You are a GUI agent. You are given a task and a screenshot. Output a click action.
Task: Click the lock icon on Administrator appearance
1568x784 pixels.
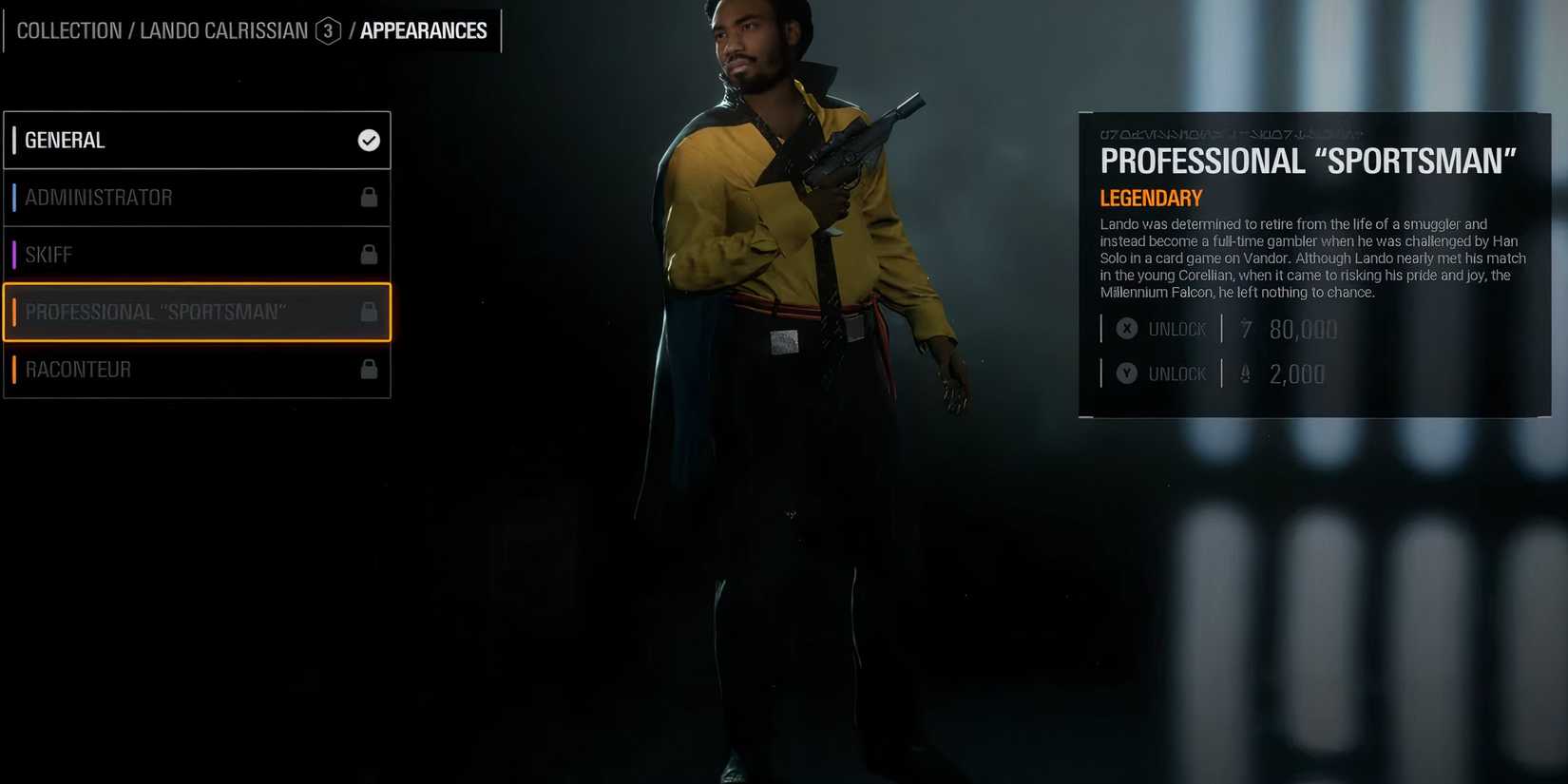pyautogui.click(x=370, y=197)
